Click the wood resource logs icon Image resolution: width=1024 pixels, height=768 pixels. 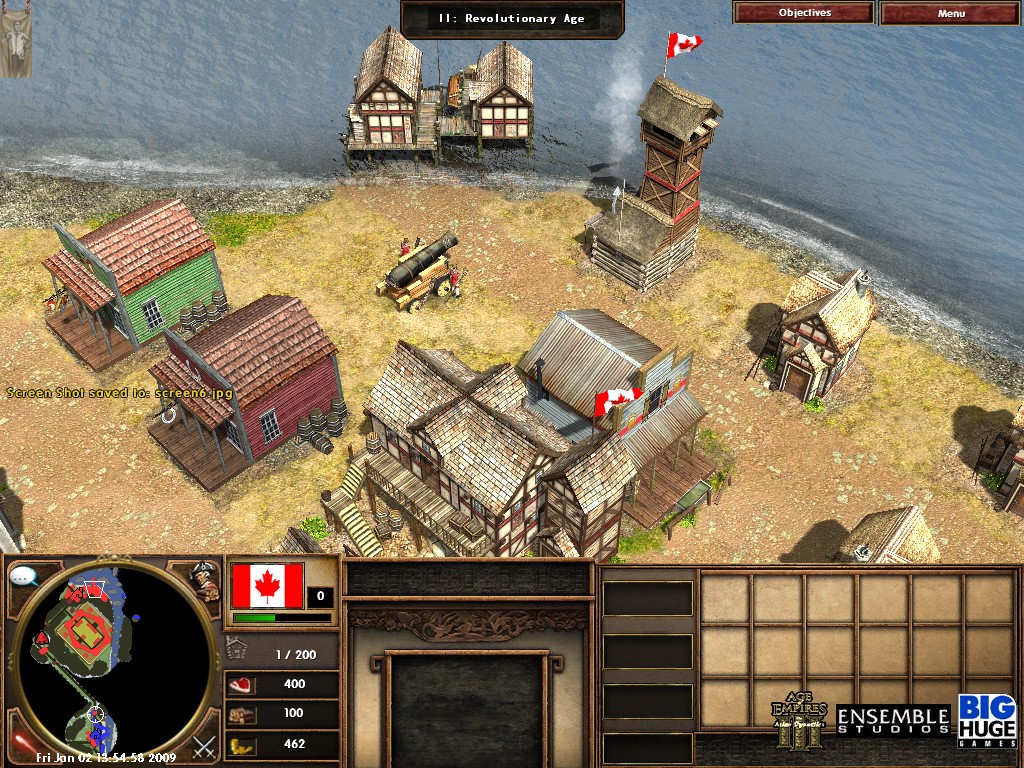[x=243, y=714]
